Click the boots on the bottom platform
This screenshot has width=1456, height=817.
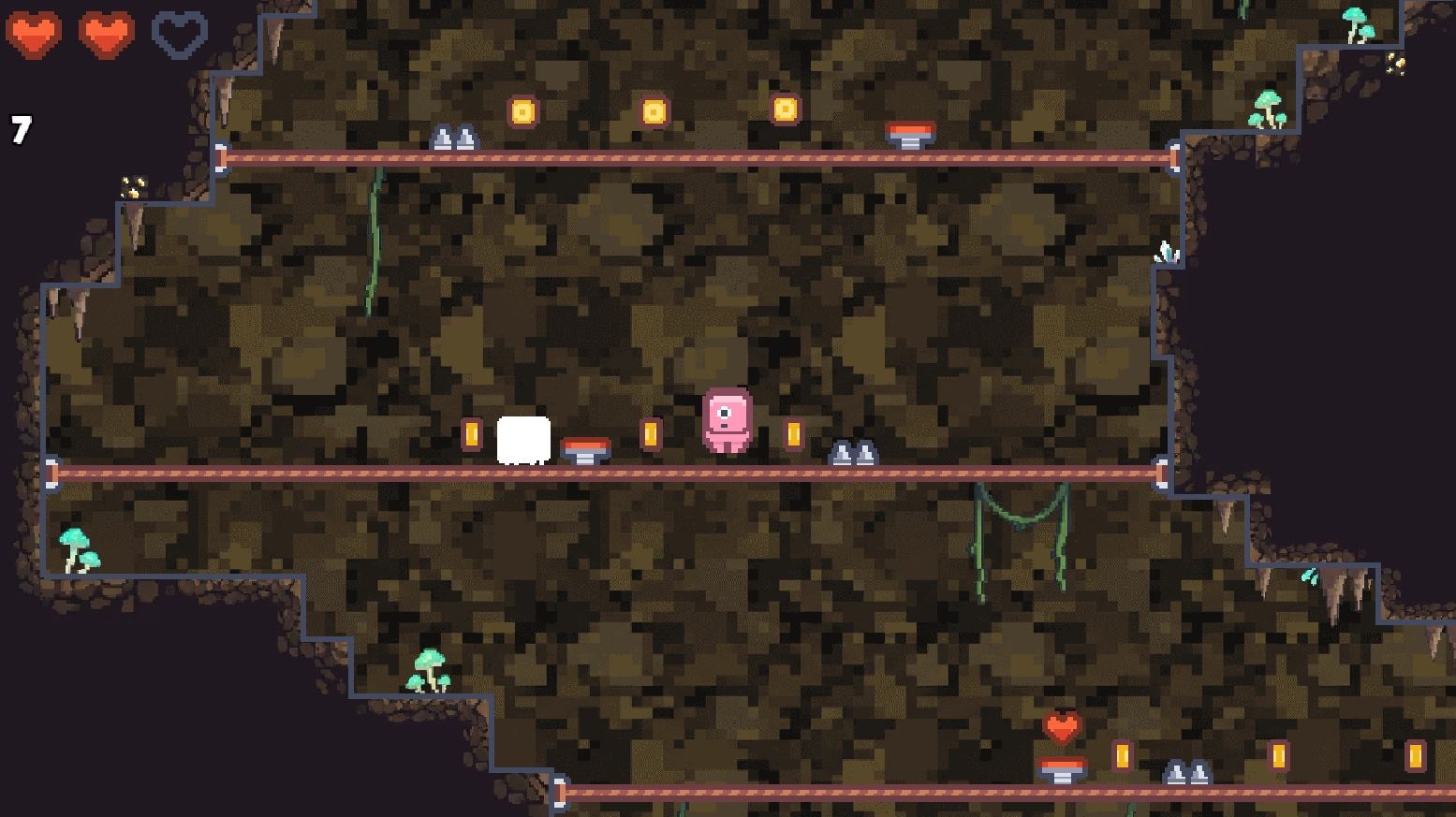point(1185,771)
